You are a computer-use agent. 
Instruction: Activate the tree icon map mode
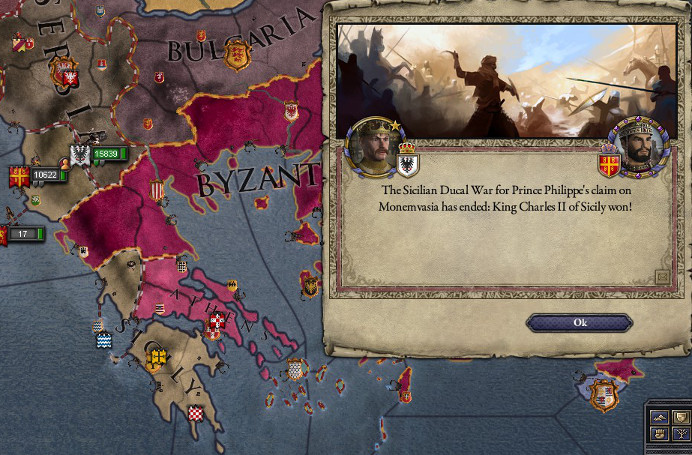(681, 434)
